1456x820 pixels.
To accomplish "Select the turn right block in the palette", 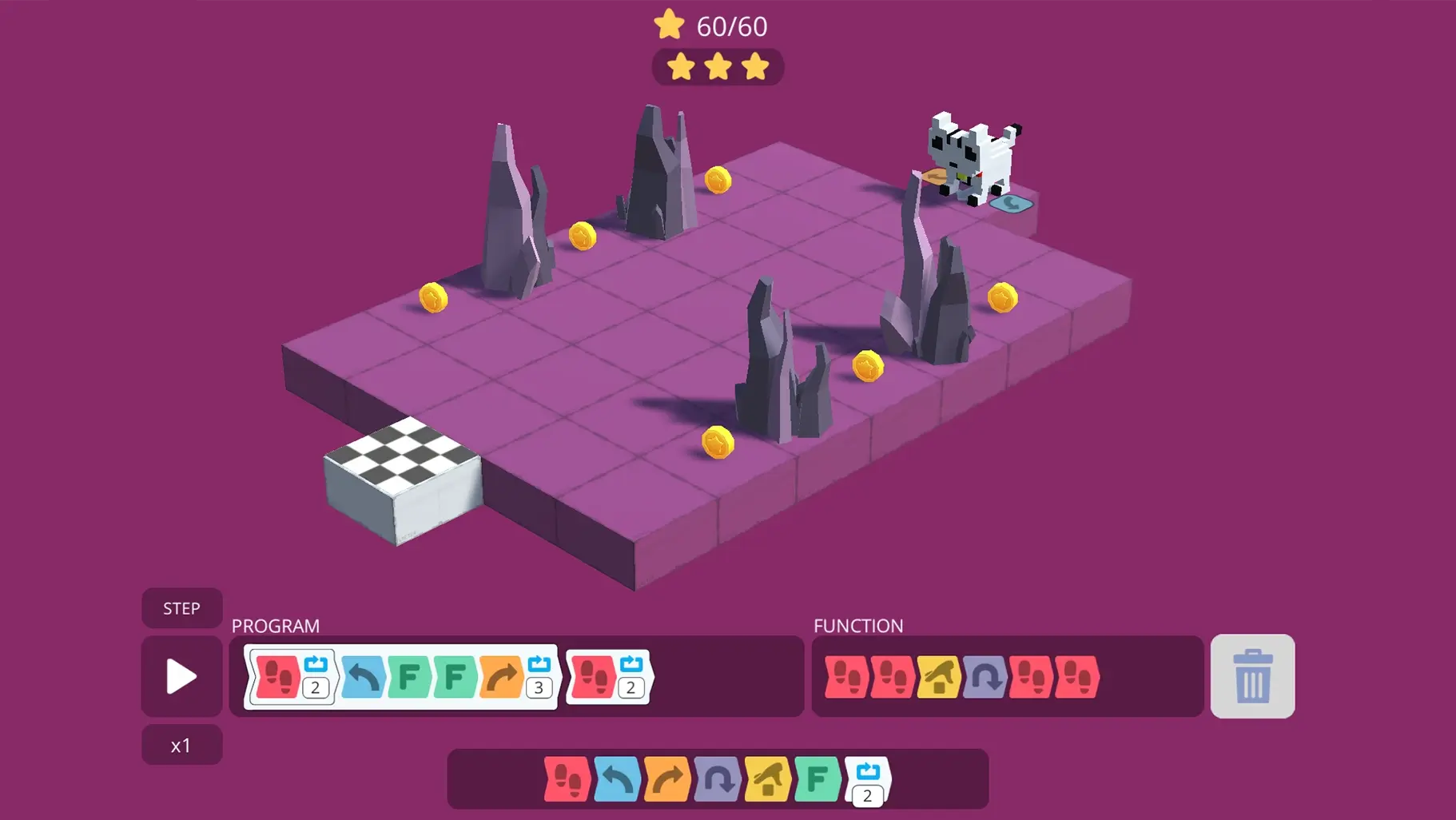I will [x=666, y=779].
